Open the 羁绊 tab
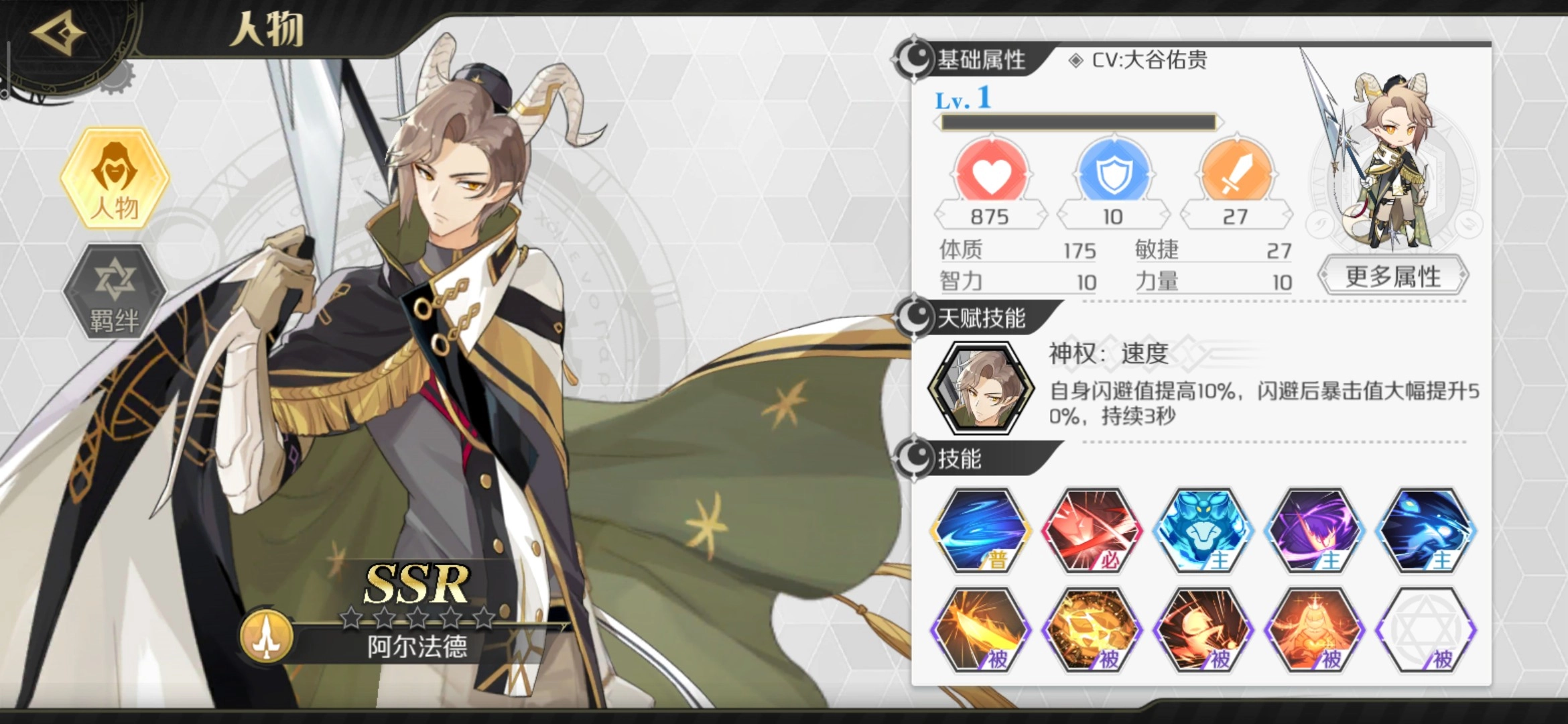 [115, 292]
